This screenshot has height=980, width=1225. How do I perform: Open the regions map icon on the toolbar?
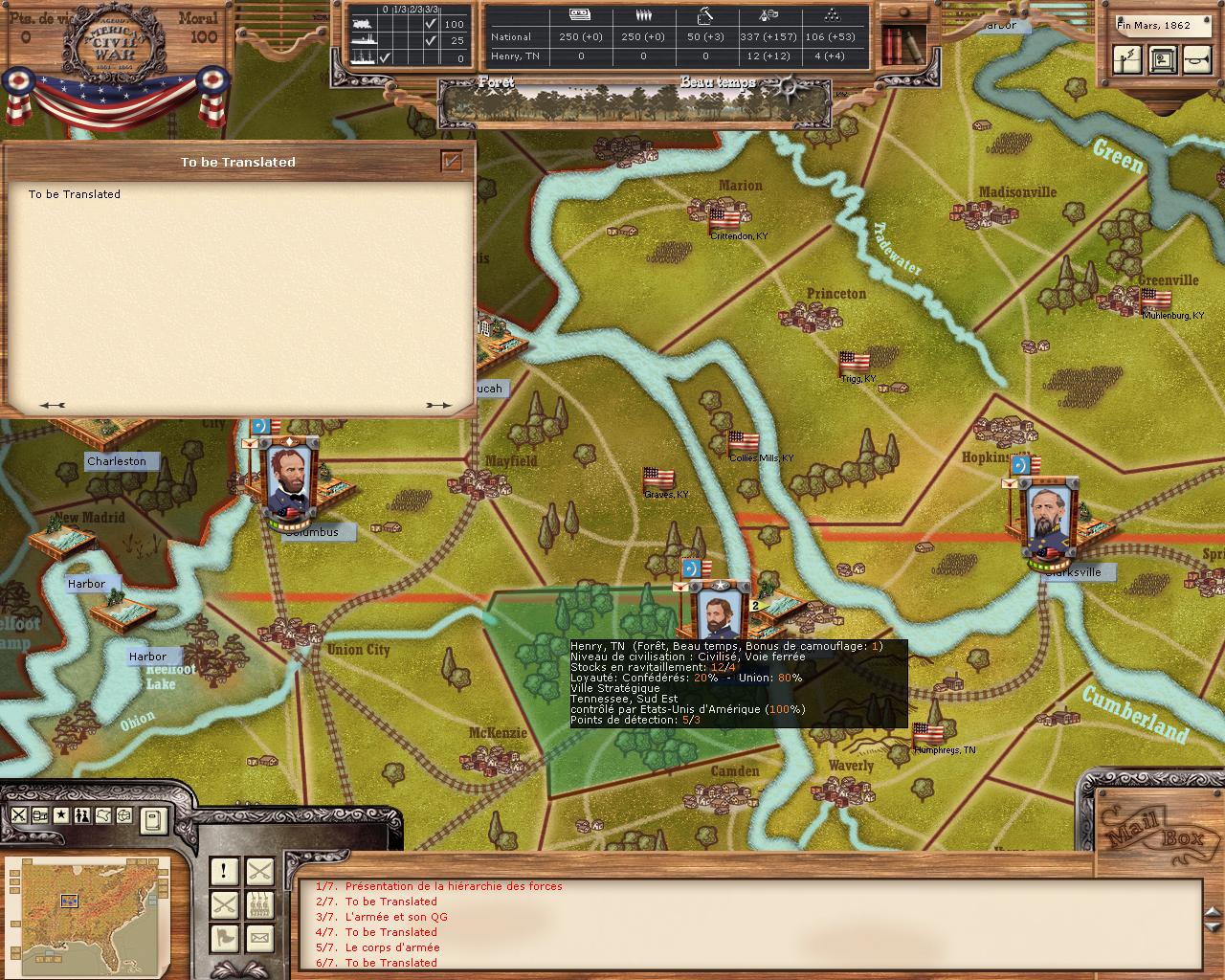click(x=103, y=815)
